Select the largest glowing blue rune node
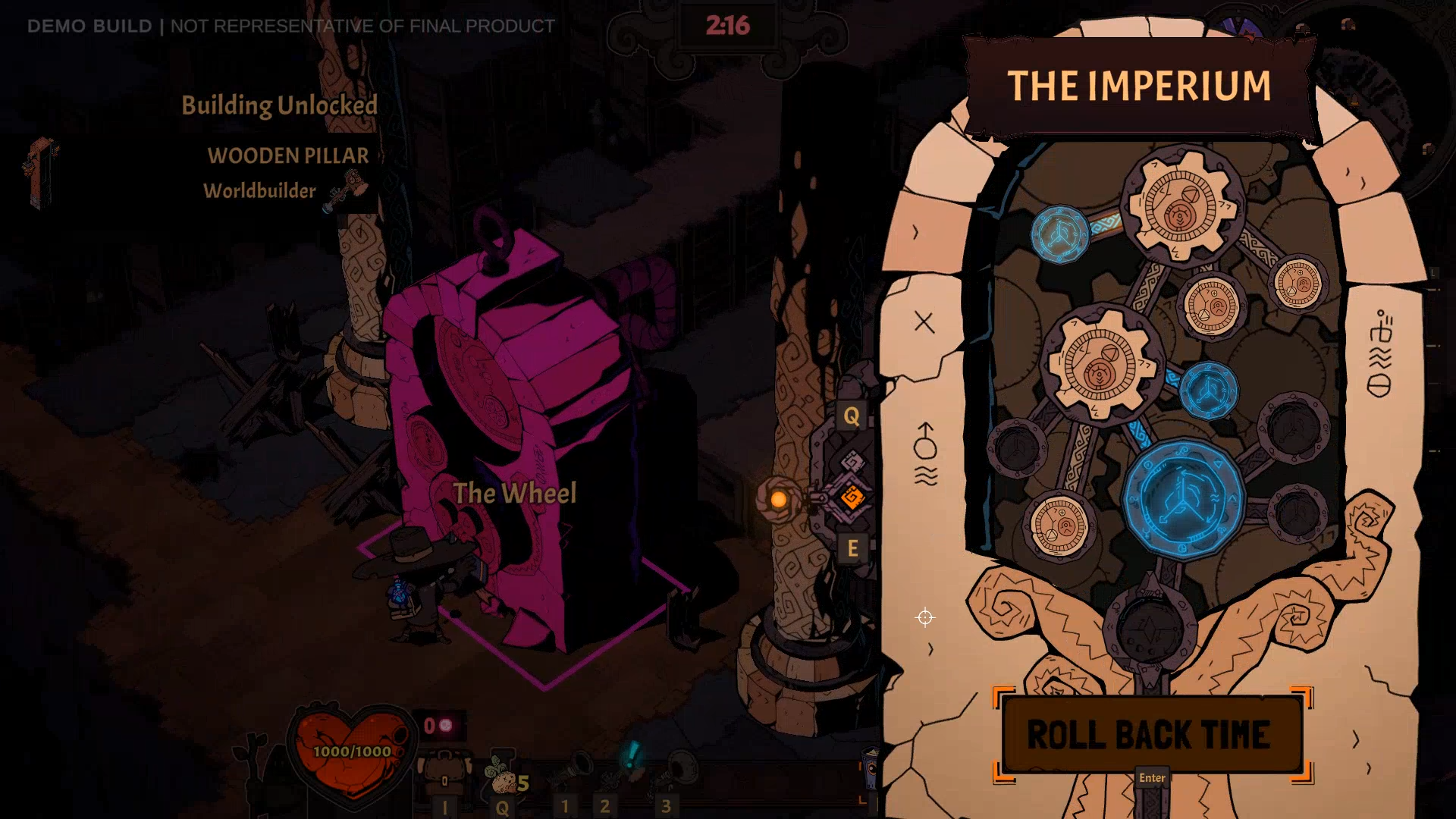 click(1182, 499)
